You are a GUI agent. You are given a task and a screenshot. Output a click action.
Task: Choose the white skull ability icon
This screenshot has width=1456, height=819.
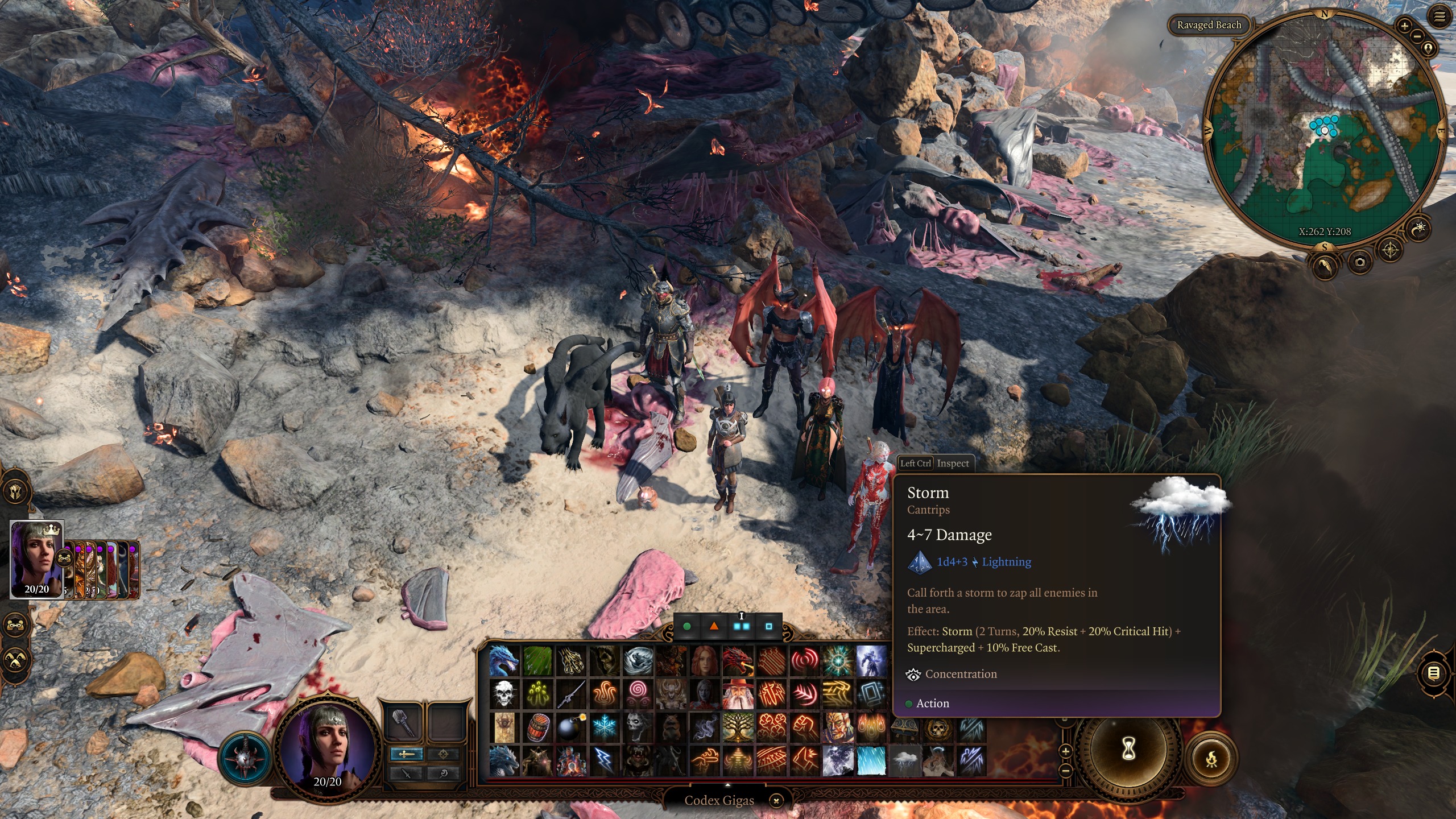tap(504, 694)
